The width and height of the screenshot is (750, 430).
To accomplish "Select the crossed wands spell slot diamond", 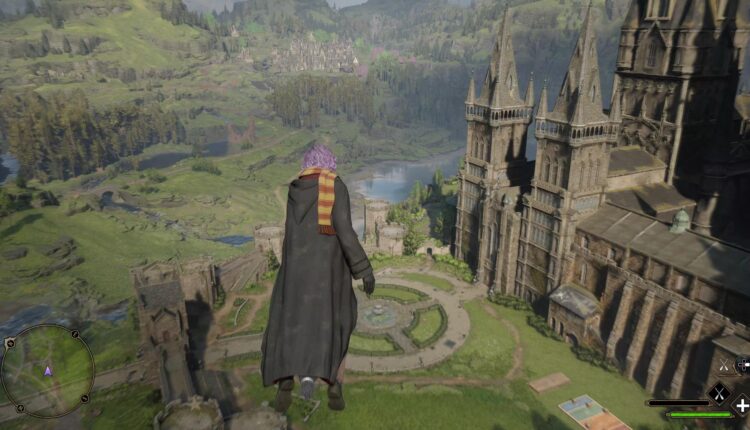I will 718,393.
